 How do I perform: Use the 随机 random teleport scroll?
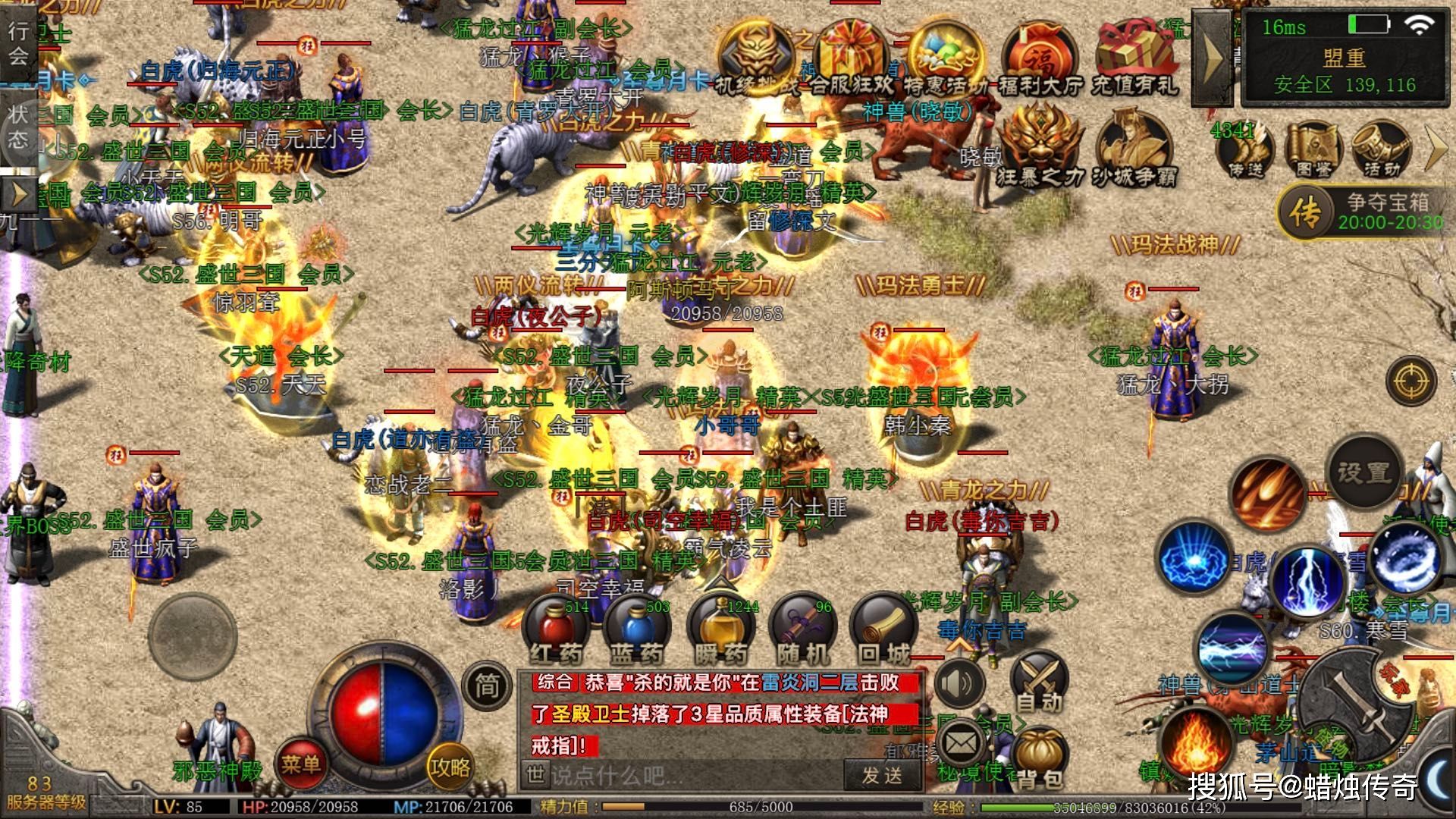(803, 630)
